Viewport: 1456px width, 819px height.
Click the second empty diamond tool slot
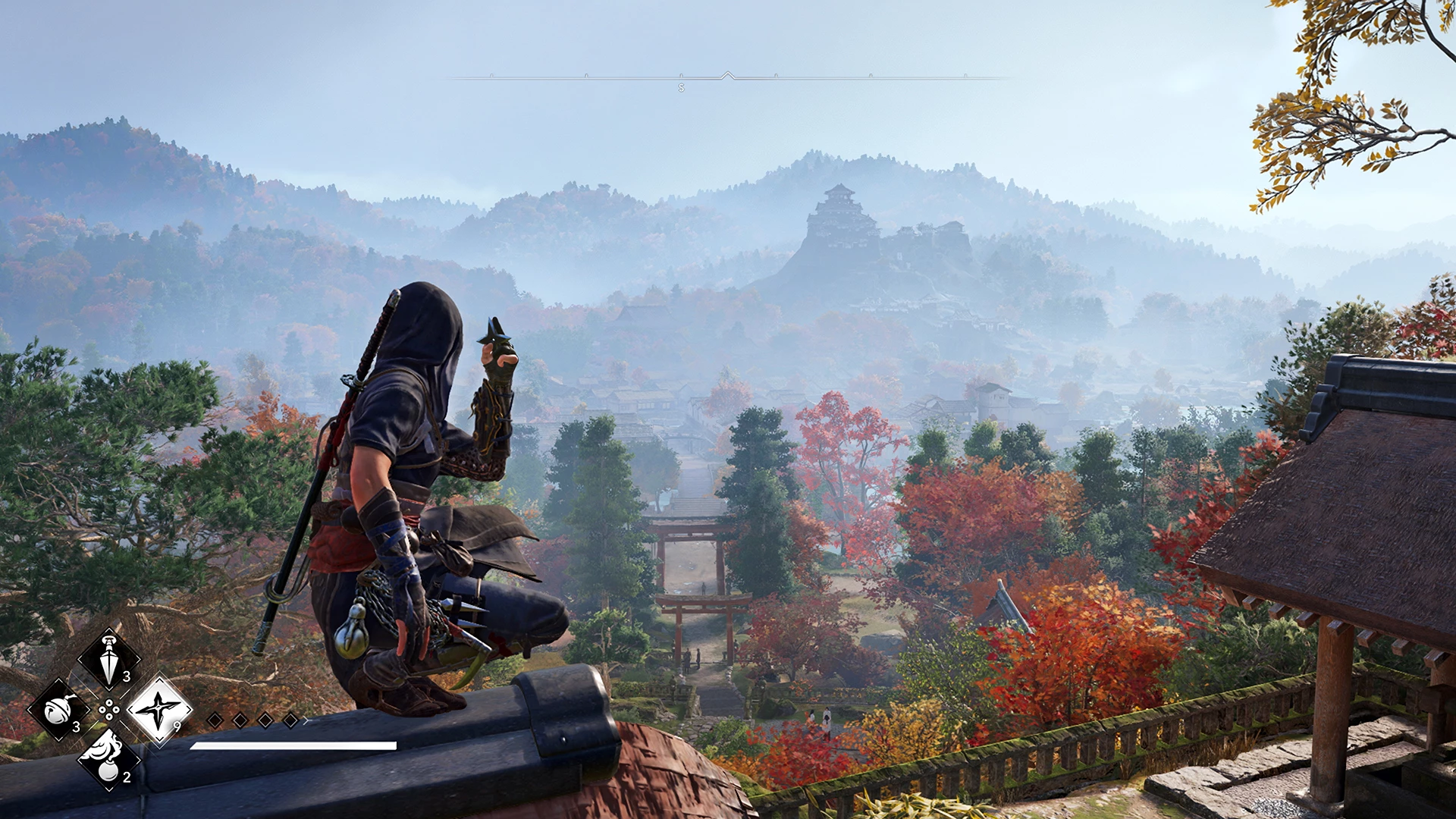tap(240, 720)
